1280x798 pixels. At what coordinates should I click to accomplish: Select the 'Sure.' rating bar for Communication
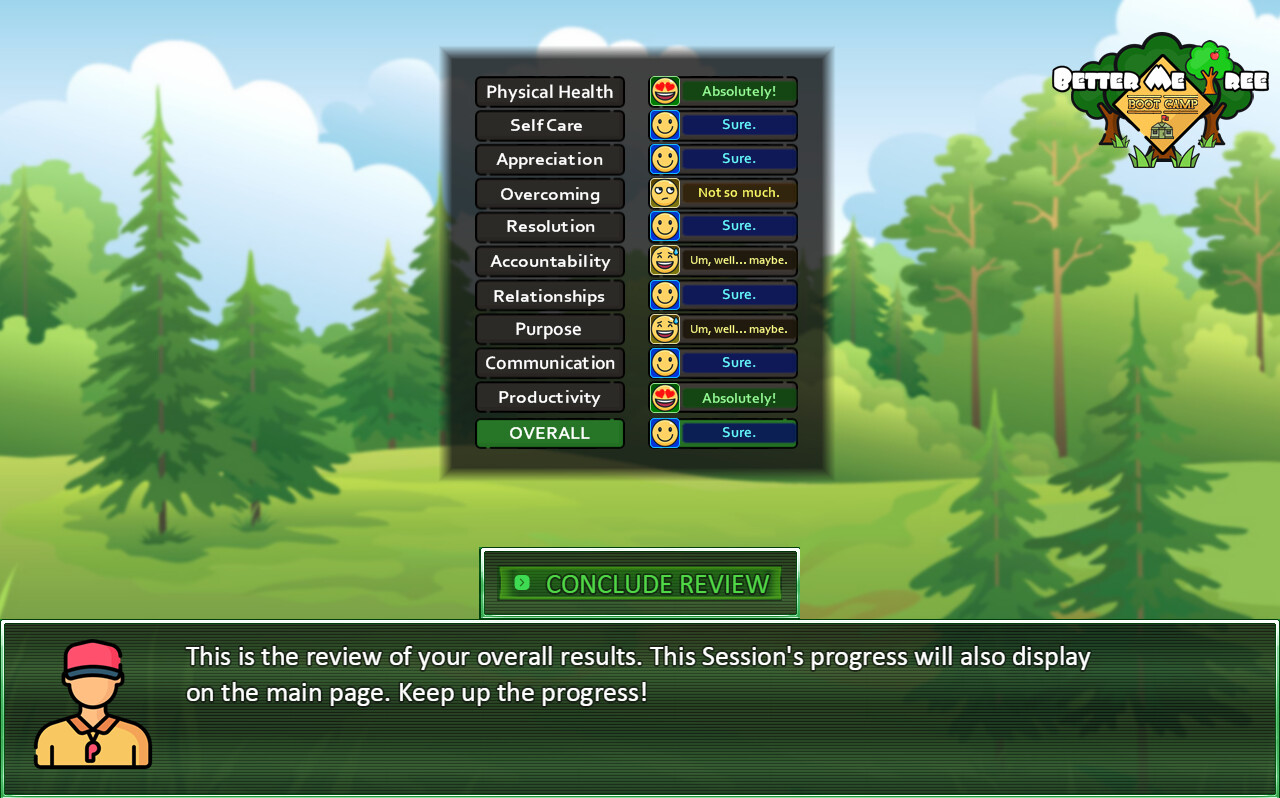tap(738, 362)
